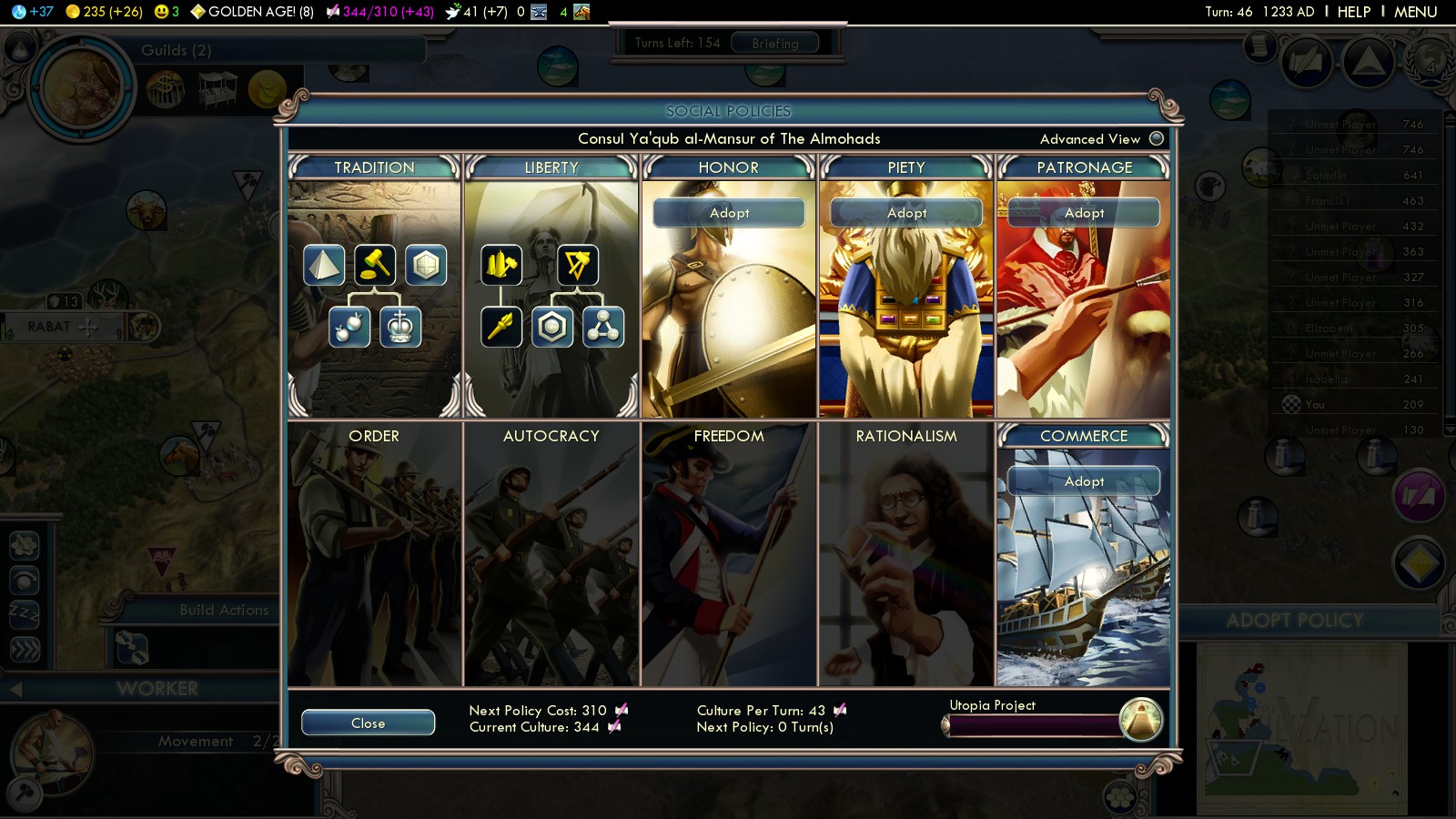Toggle the Advanced View option
The width and height of the screenshot is (1456, 819).
point(1157,138)
